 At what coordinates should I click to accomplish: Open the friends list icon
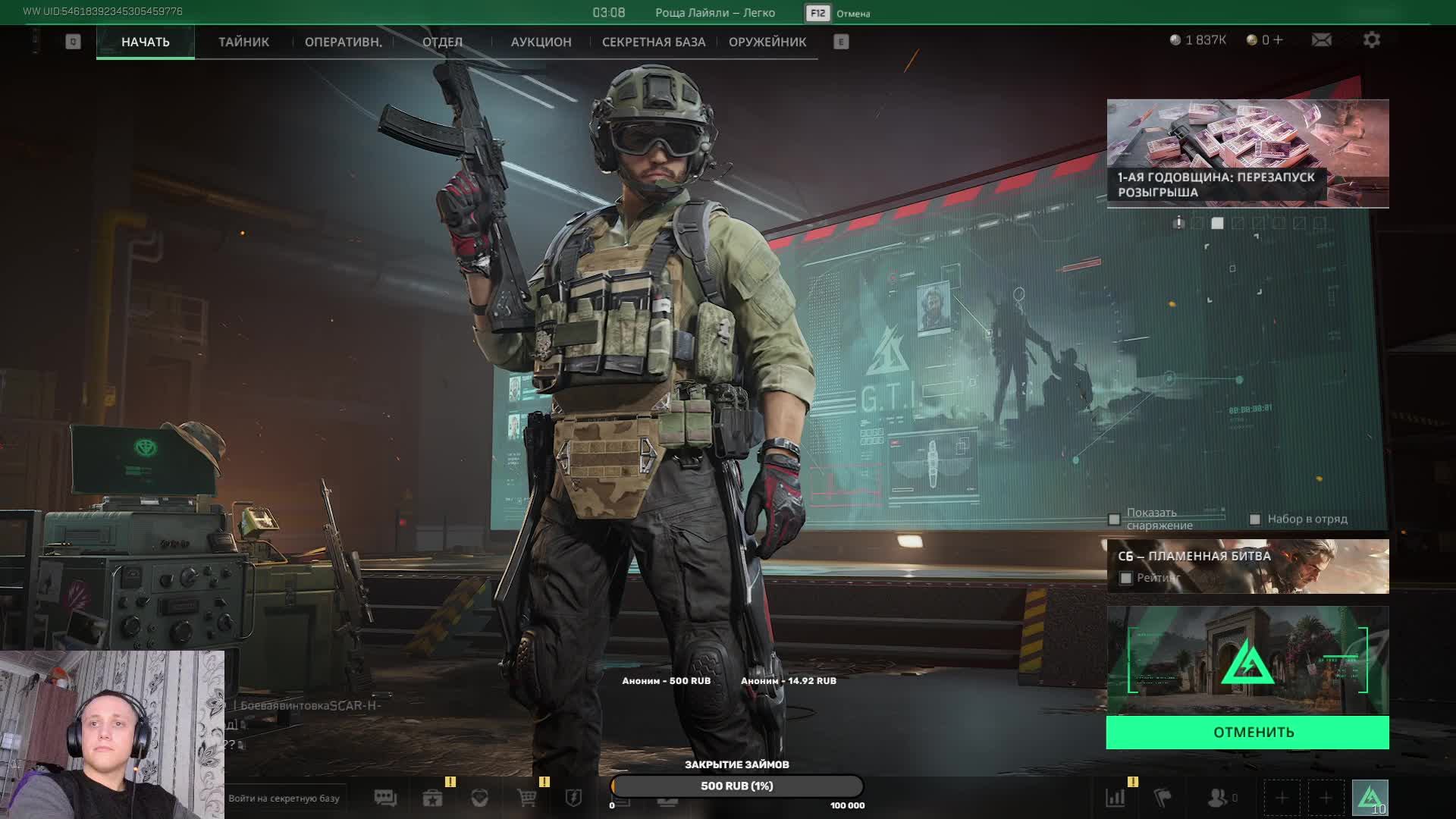(x=1217, y=798)
